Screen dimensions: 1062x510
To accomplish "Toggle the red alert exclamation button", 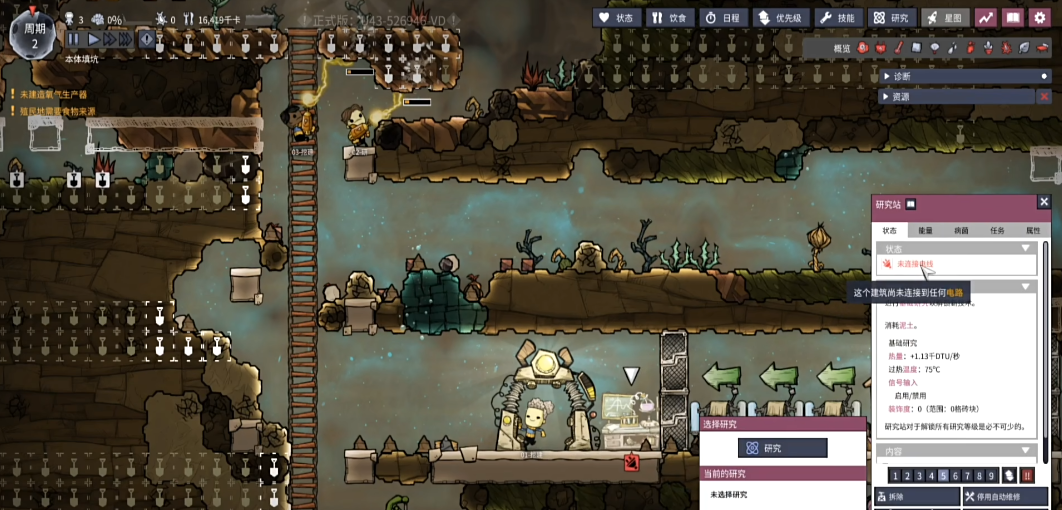I will (x=147, y=39).
